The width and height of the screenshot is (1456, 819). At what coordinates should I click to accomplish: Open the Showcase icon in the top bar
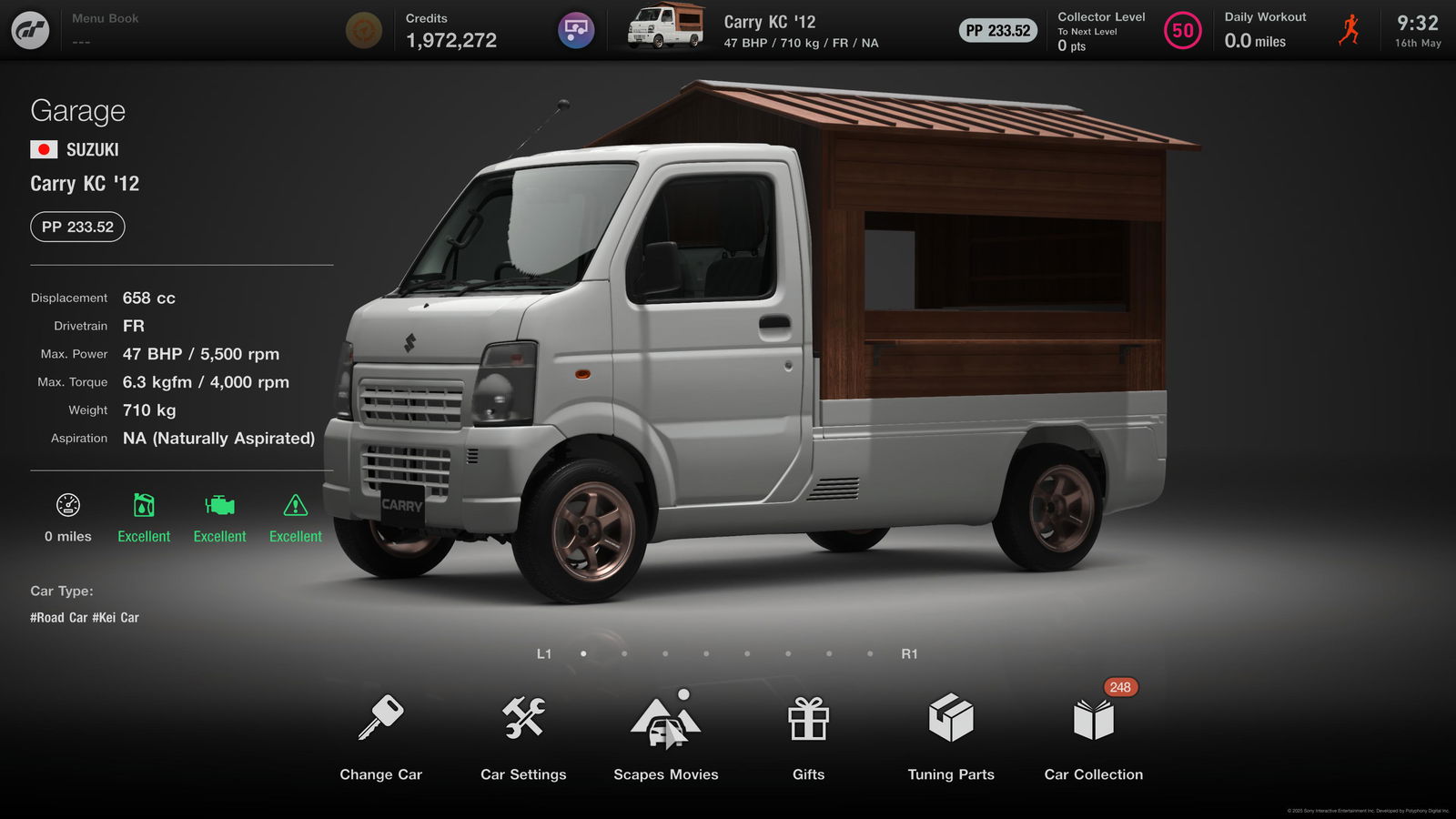(x=574, y=29)
